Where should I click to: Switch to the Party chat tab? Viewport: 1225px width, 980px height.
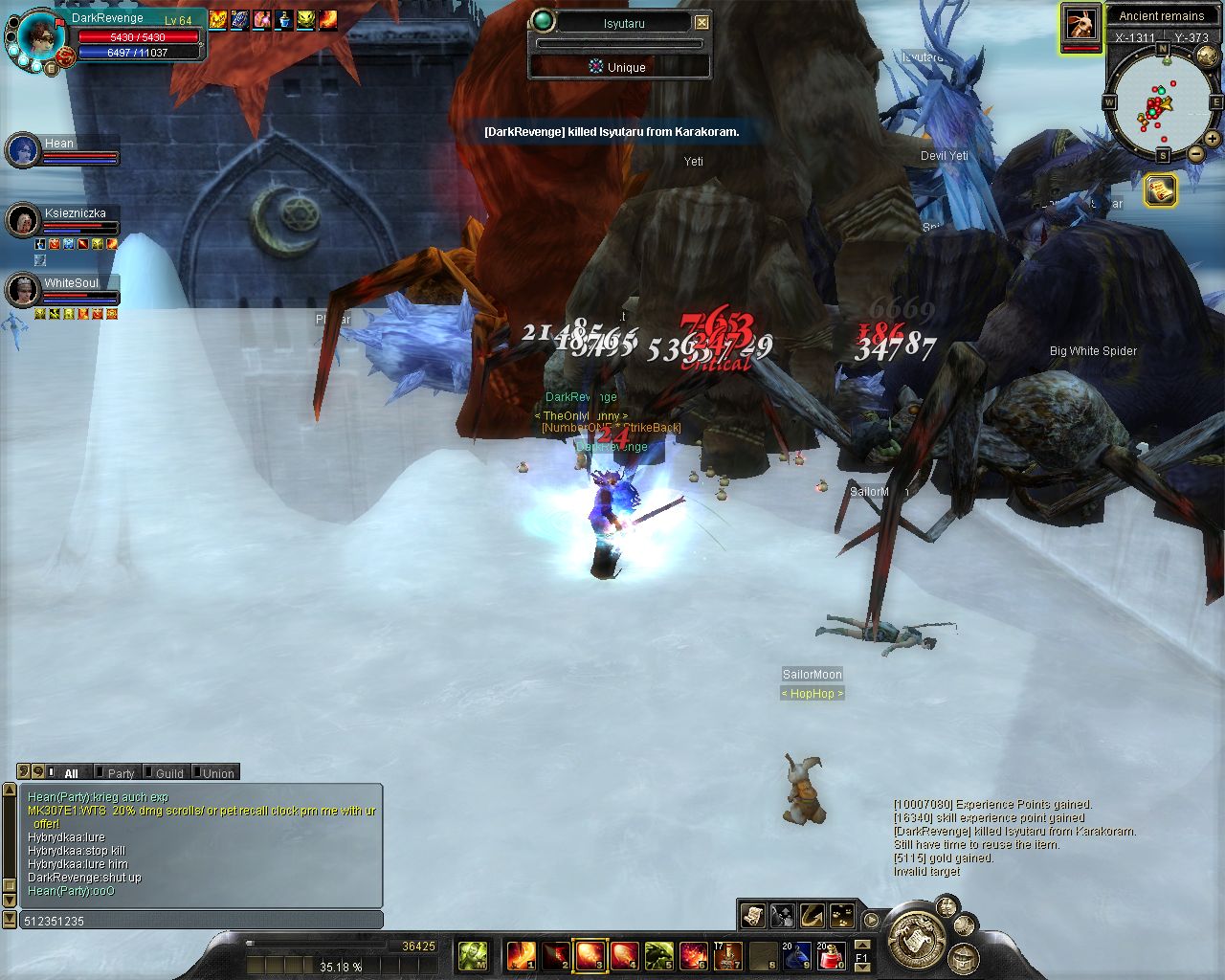coord(121,773)
